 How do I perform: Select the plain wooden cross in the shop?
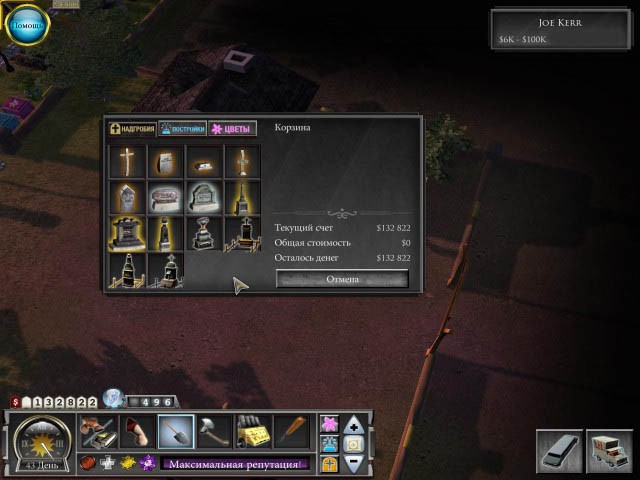click(126, 162)
